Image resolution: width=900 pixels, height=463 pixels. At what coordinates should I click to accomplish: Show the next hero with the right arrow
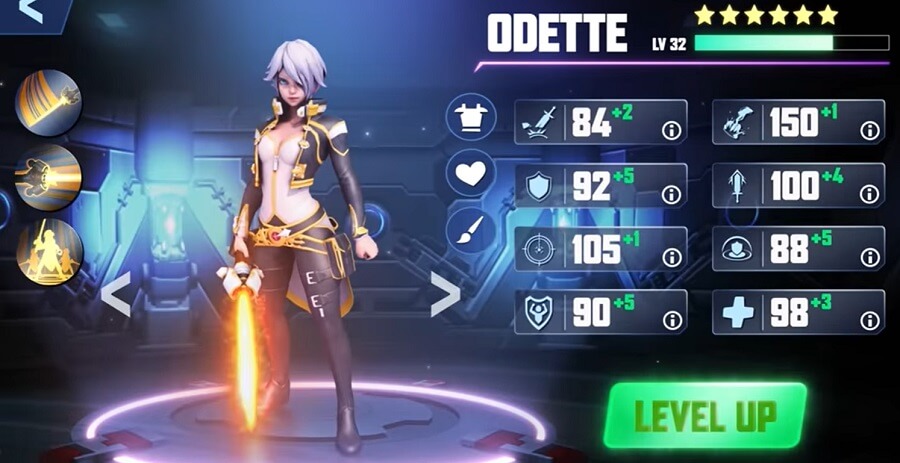tap(445, 294)
